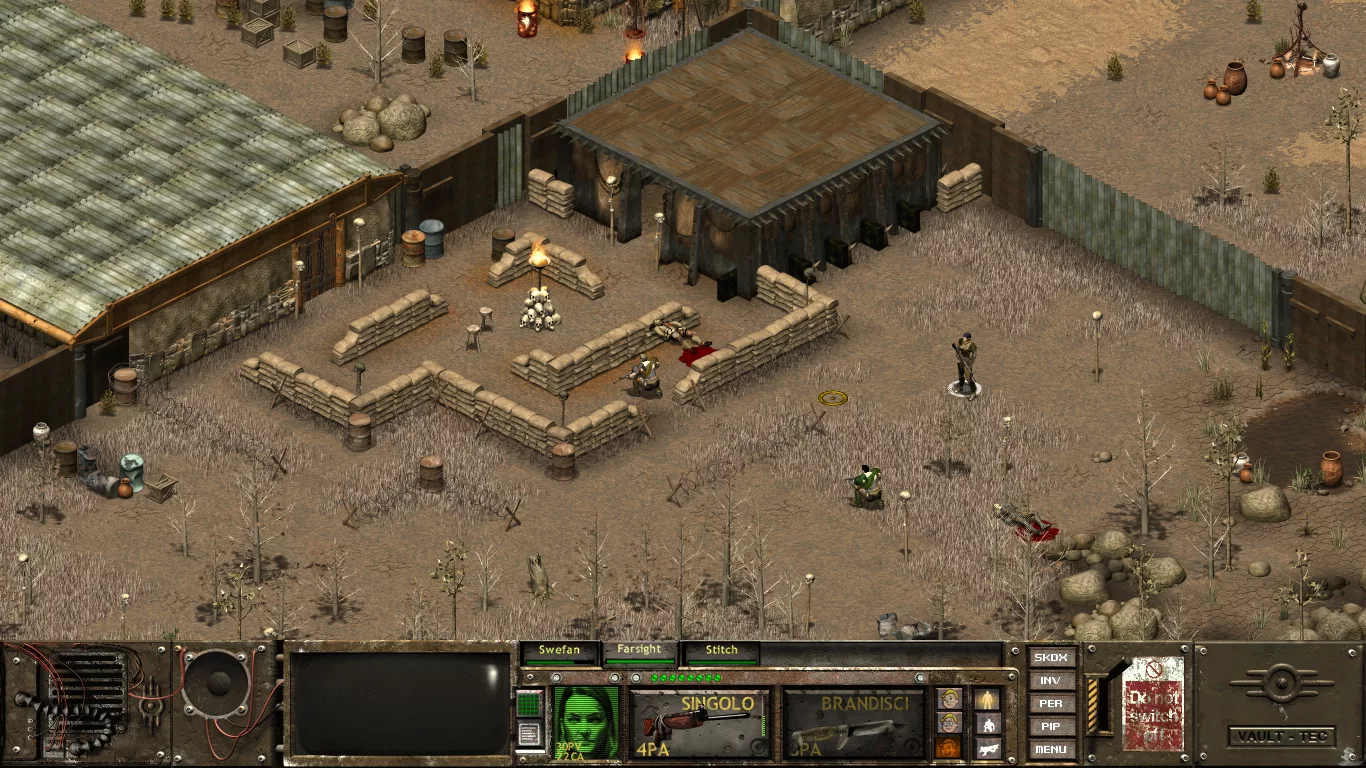
Task: Select the standing stance icon
Action: click(x=988, y=699)
